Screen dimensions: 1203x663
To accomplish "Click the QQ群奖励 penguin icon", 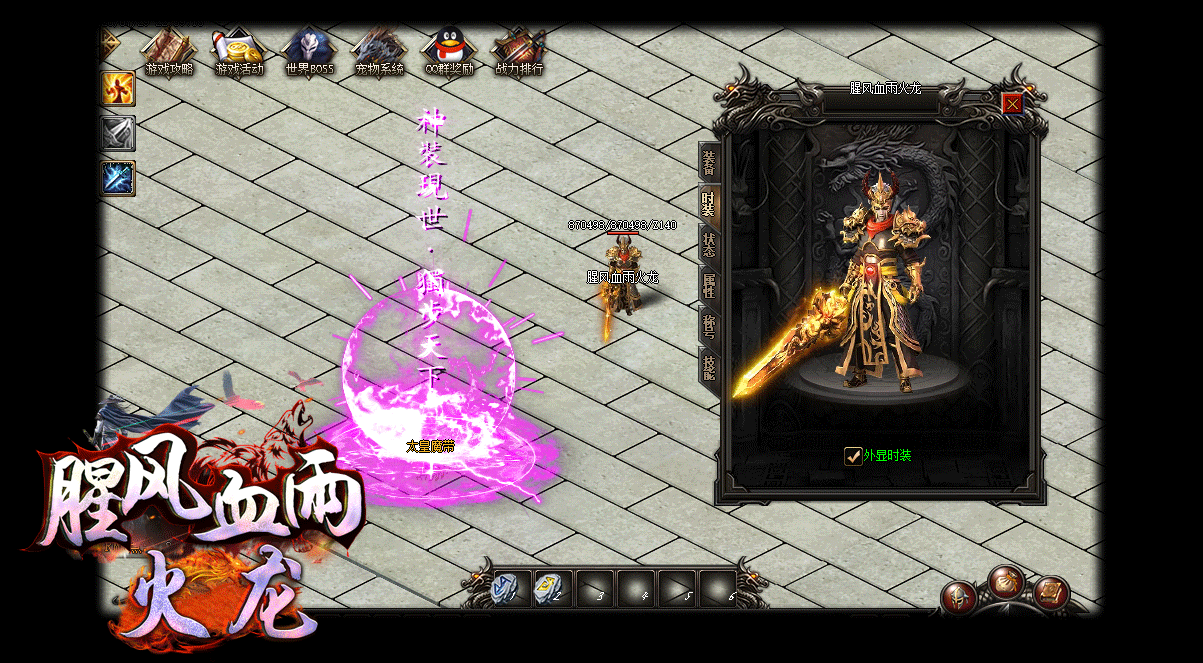I will click(449, 50).
